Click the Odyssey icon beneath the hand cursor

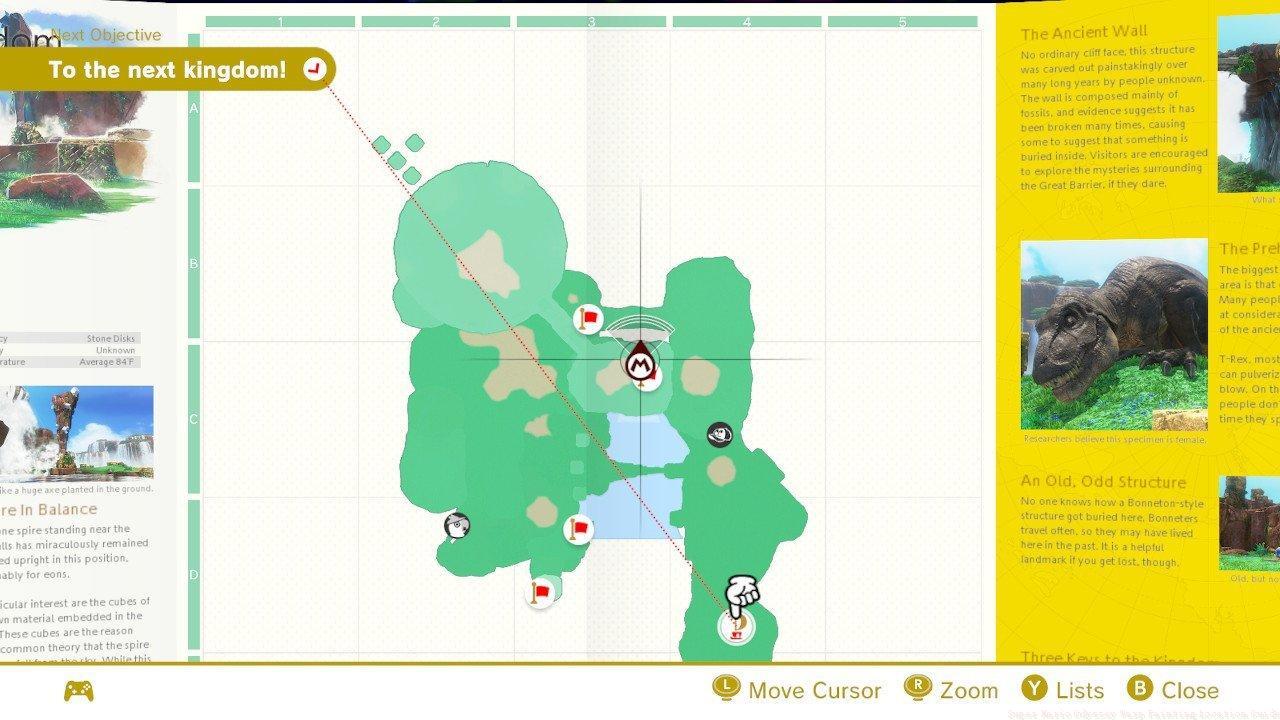(x=735, y=626)
